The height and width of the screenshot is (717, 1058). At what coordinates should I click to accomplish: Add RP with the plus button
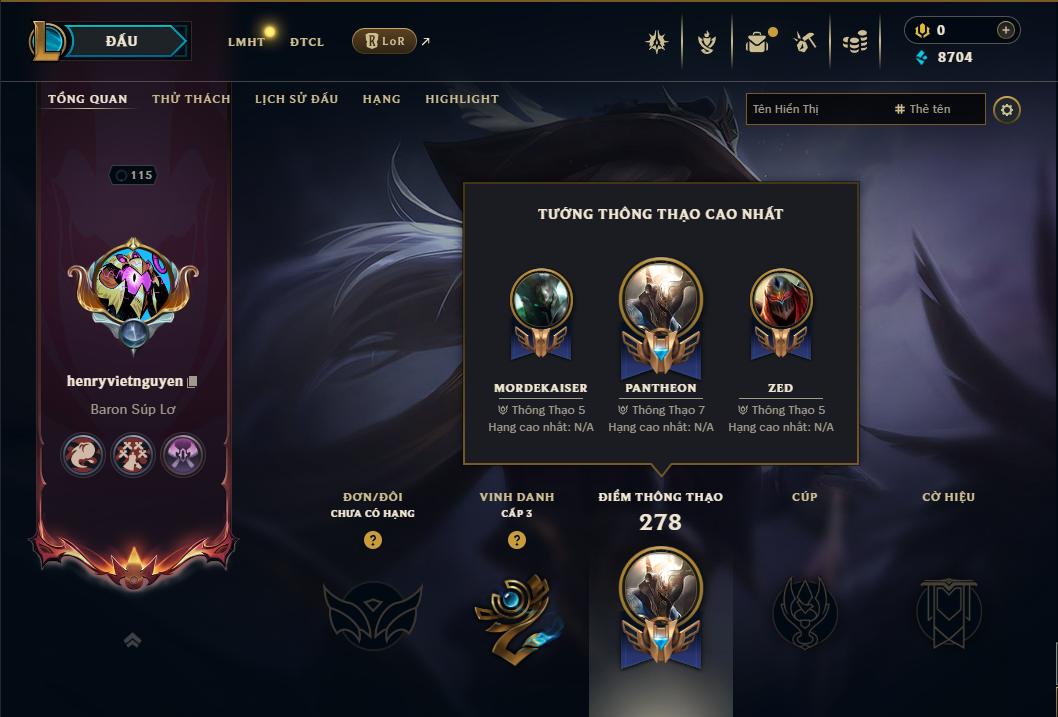[1006, 30]
